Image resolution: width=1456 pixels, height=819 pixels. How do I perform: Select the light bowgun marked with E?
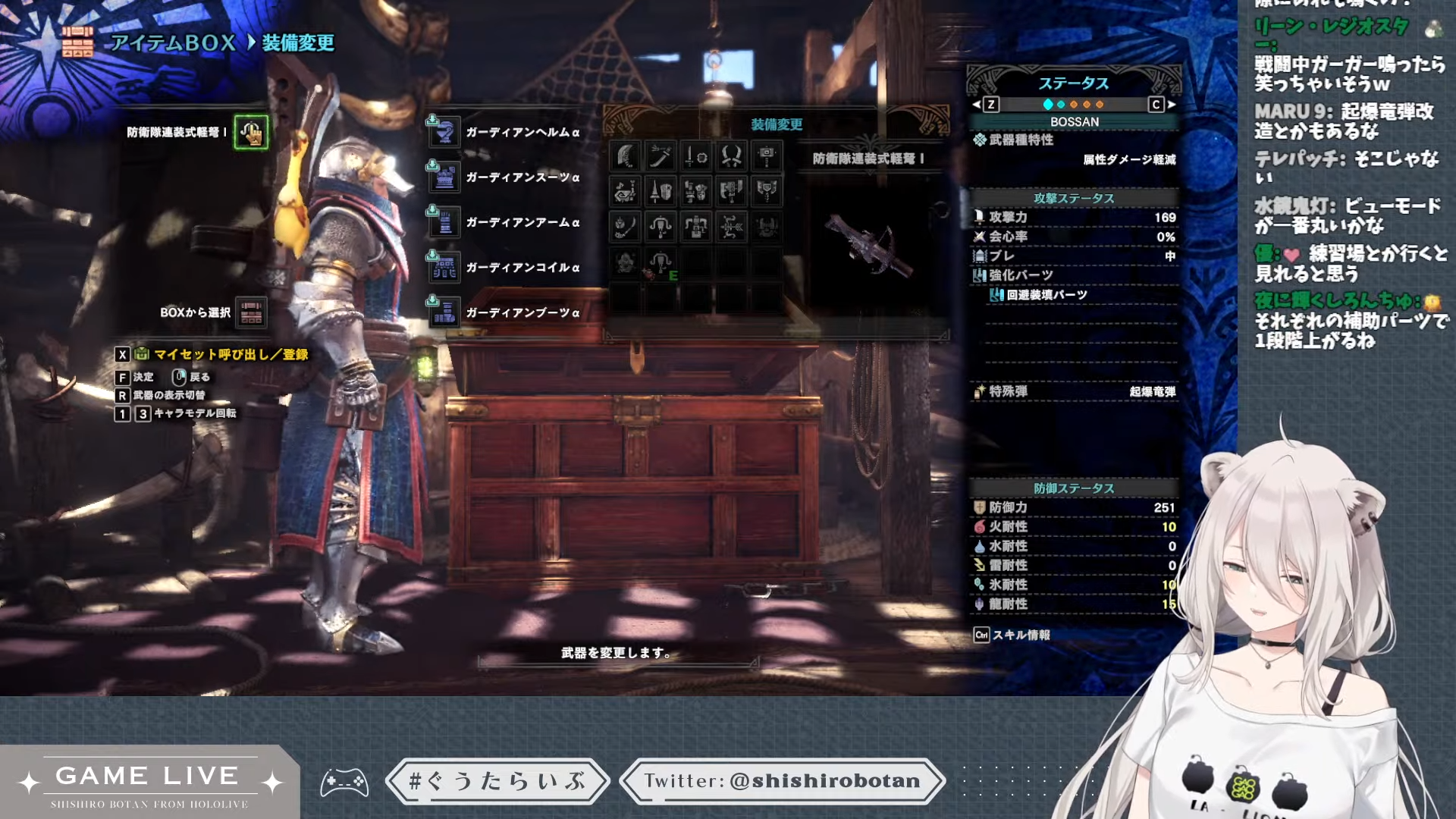tap(661, 263)
